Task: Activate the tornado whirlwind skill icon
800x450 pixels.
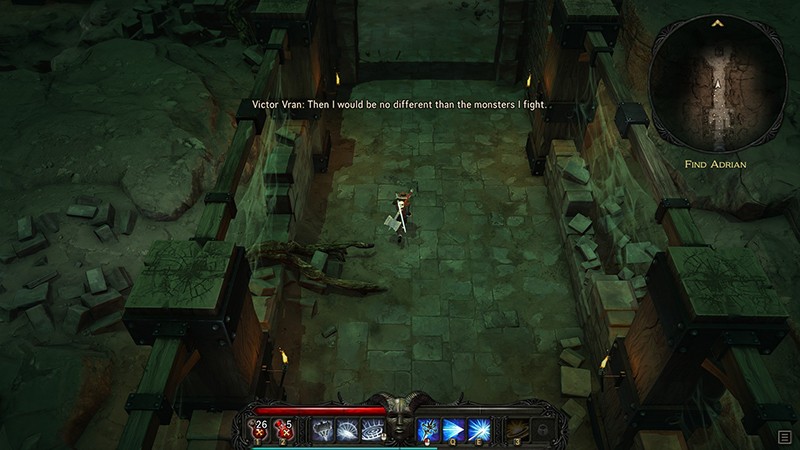Action: pyautogui.click(x=323, y=429)
